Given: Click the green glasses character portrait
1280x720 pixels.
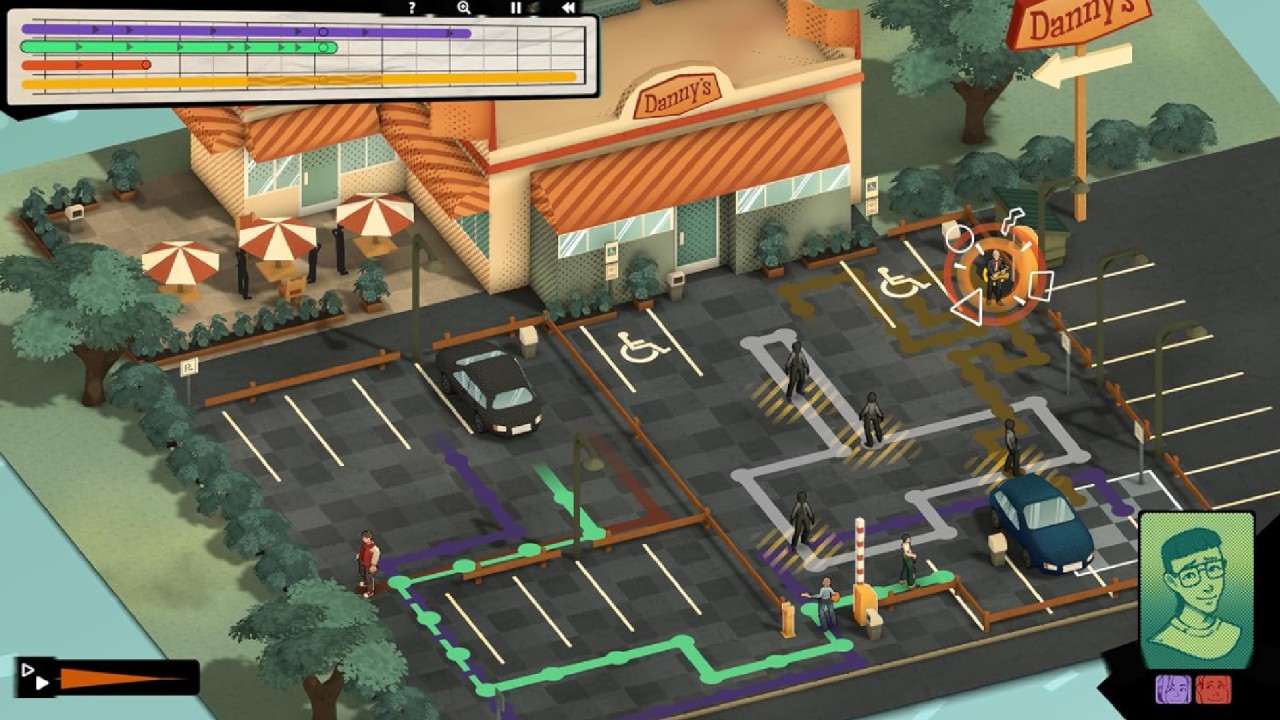Looking at the screenshot, I should pyautogui.click(x=1196, y=589).
